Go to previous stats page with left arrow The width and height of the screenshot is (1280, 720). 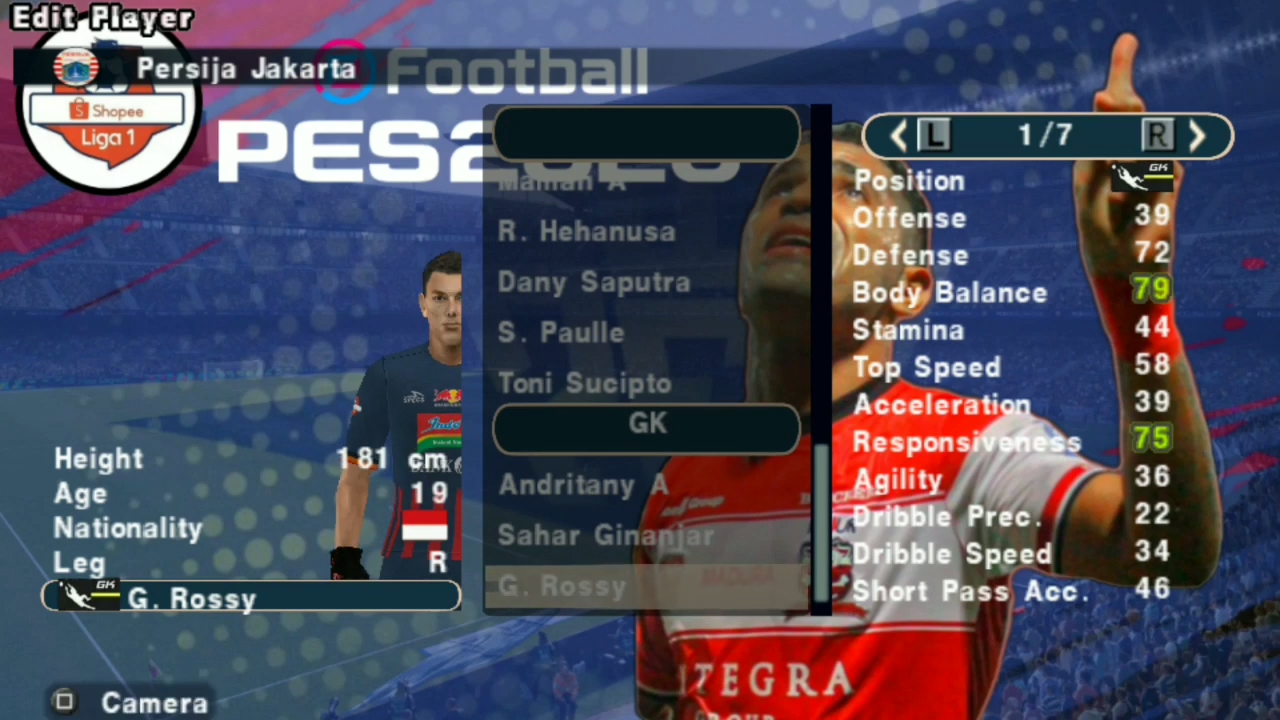897,137
